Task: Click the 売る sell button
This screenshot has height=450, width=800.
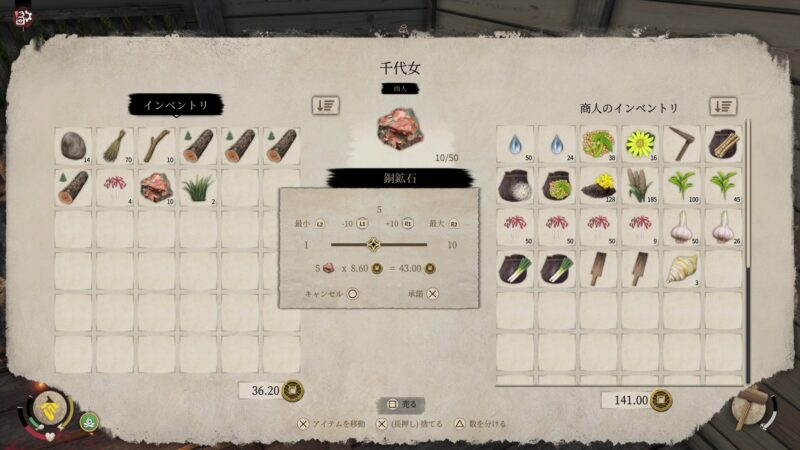Action: (401, 404)
